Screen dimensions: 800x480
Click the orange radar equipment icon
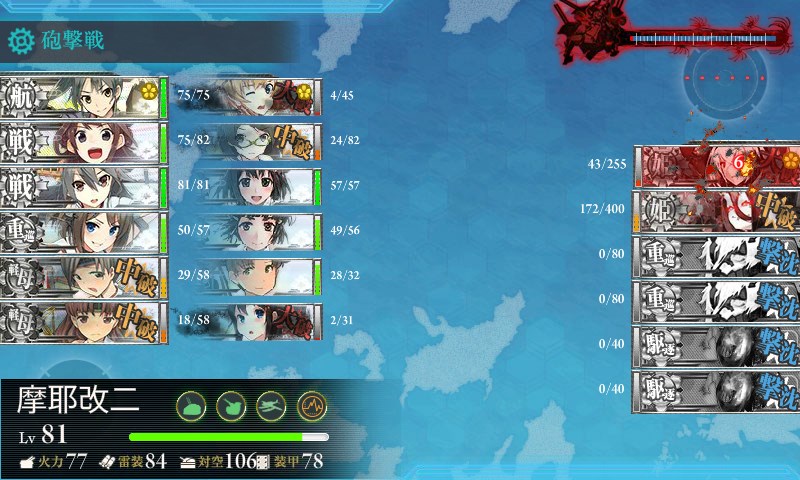click(x=311, y=404)
